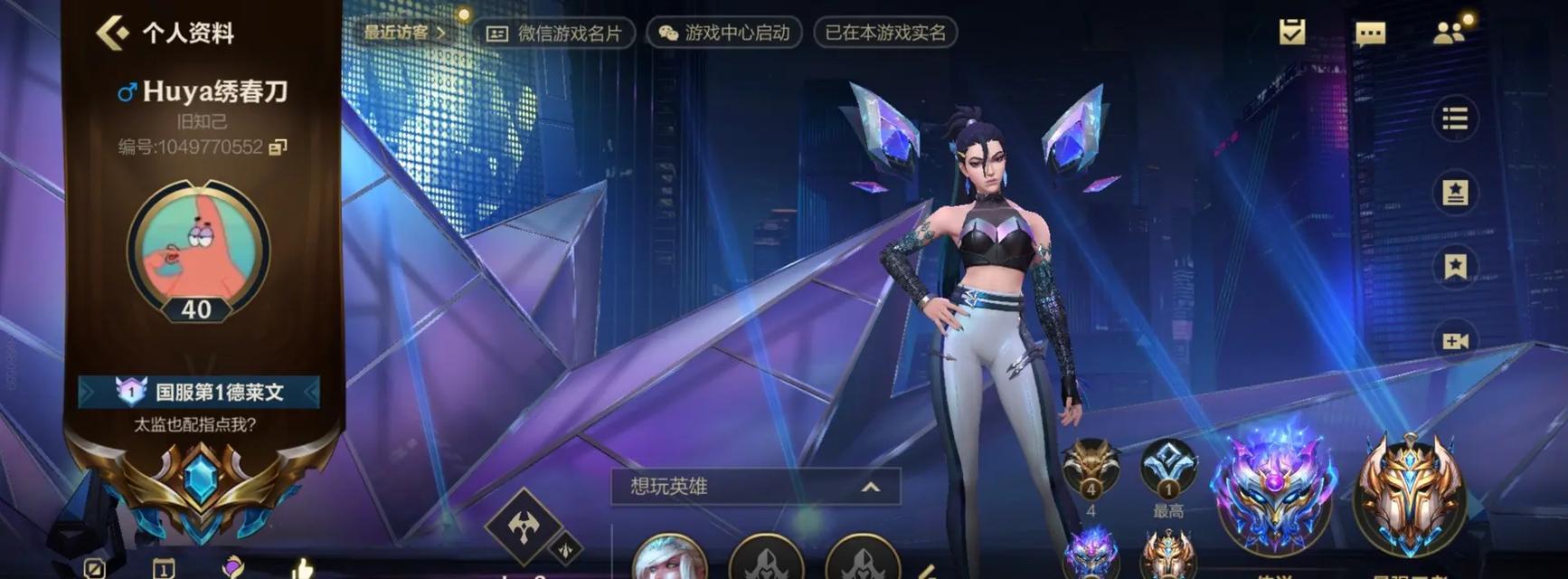Open the 微信游戏名片 card
Viewport: 1568px width, 579px height.
point(553,33)
